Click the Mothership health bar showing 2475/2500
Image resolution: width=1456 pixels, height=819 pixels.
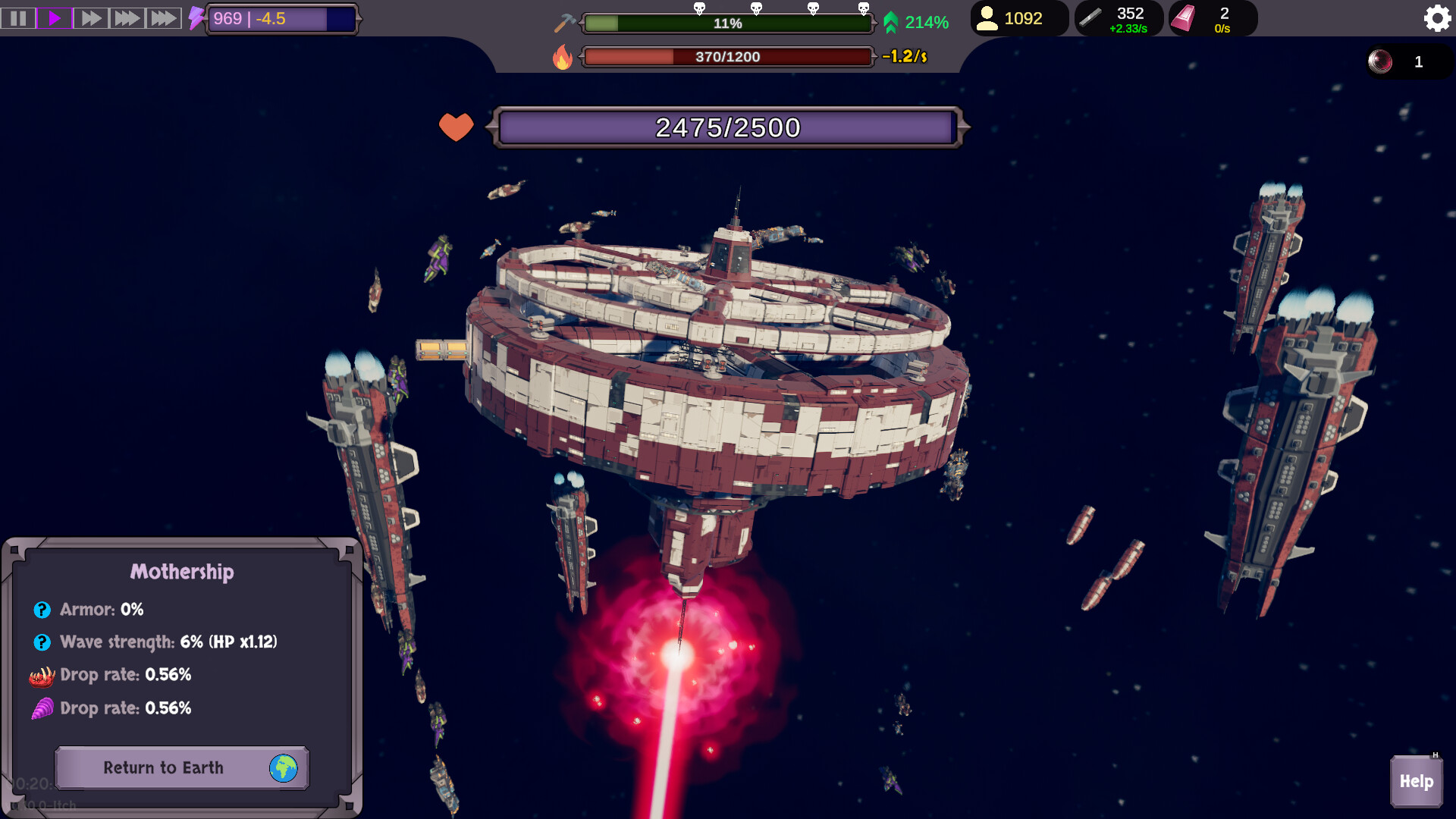tap(726, 126)
